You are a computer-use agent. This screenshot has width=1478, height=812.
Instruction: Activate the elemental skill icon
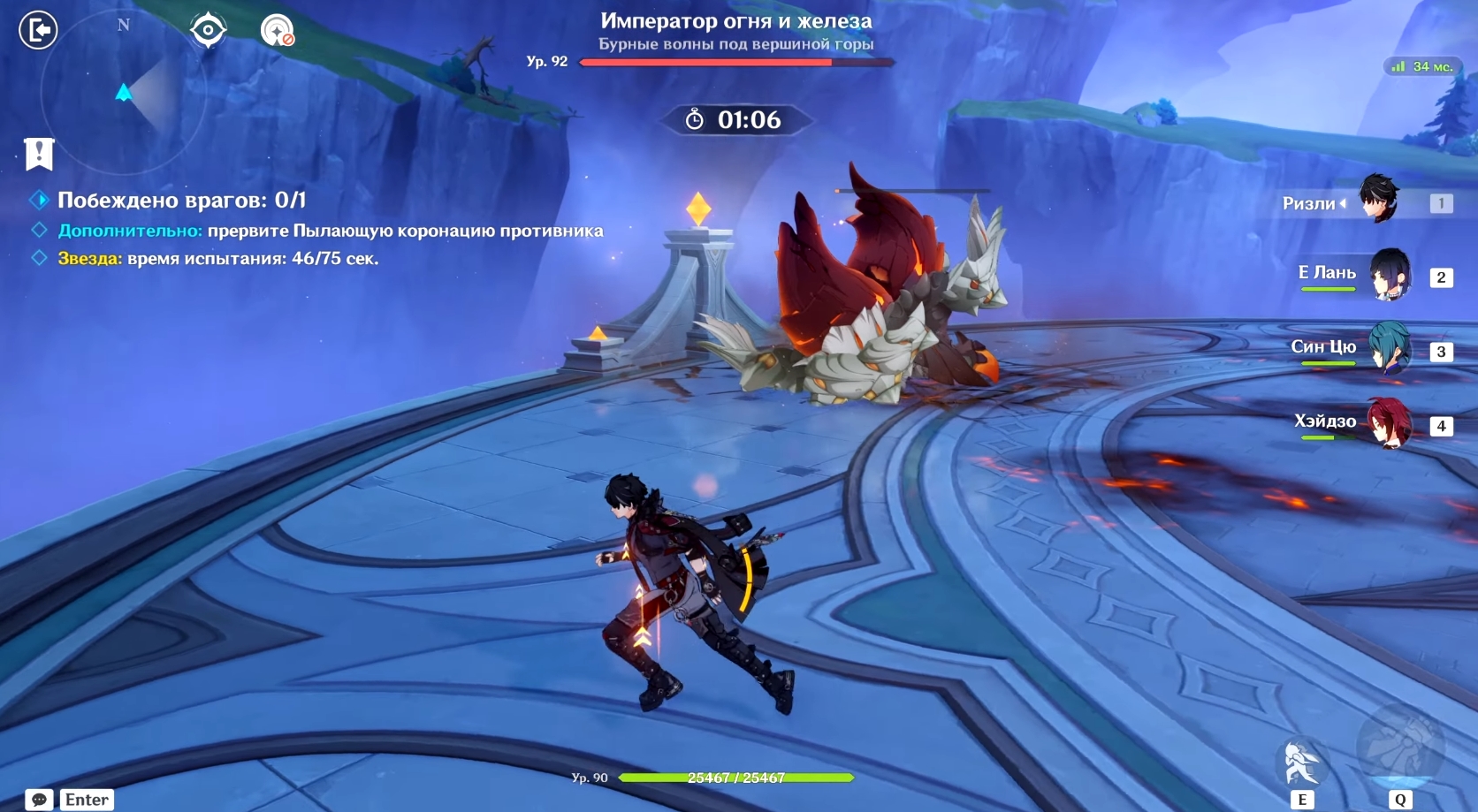coord(1301,763)
